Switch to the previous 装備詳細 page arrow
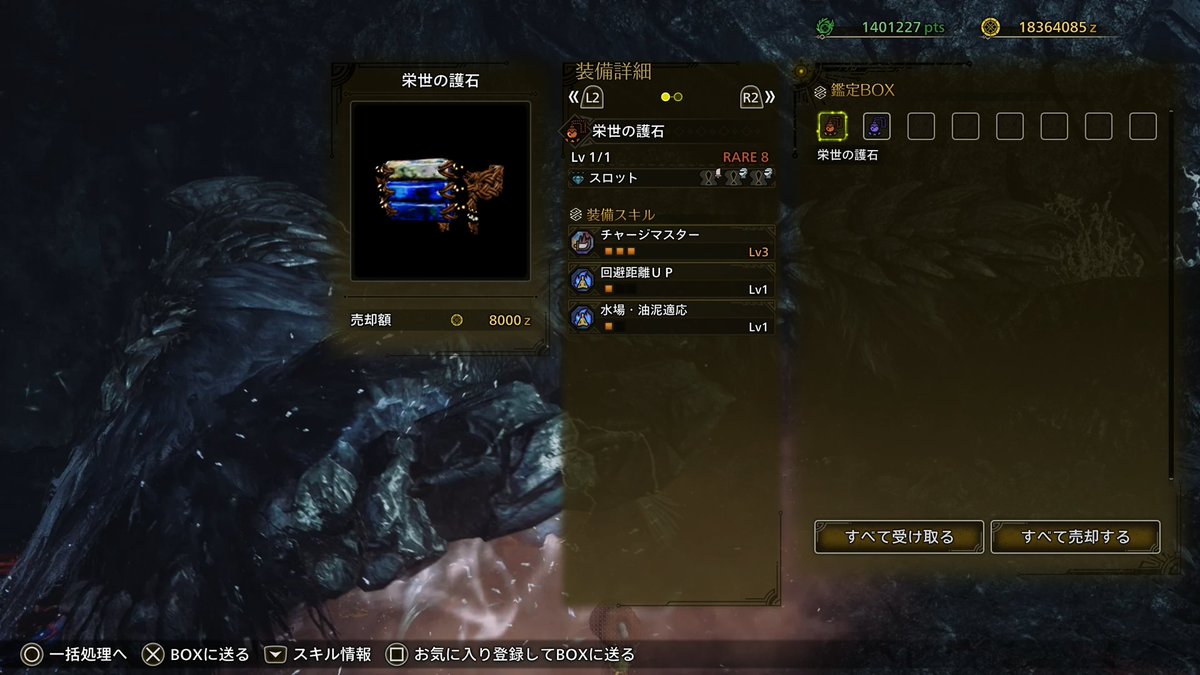 coord(586,97)
